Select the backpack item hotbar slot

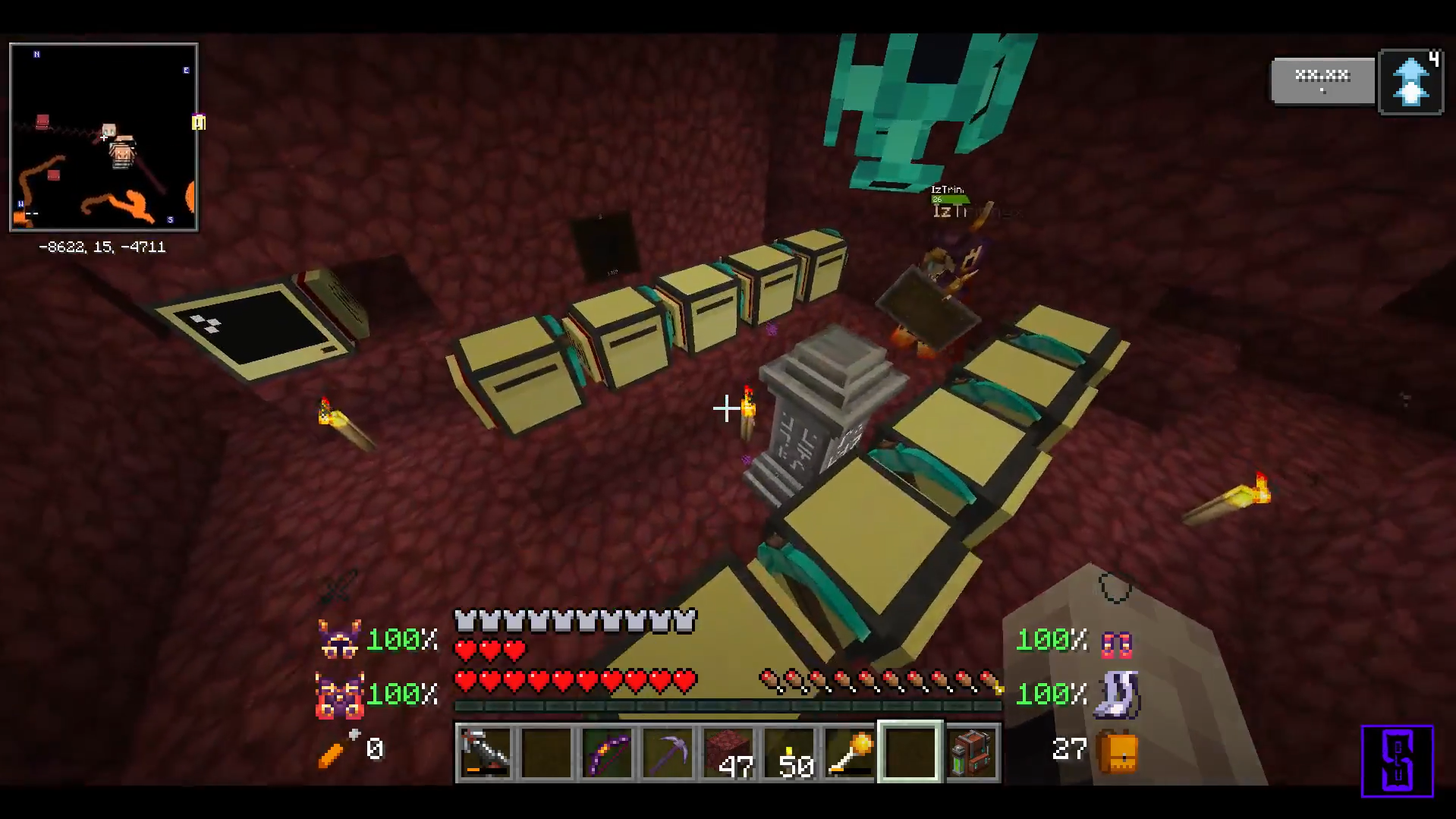[x=972, y=752]
